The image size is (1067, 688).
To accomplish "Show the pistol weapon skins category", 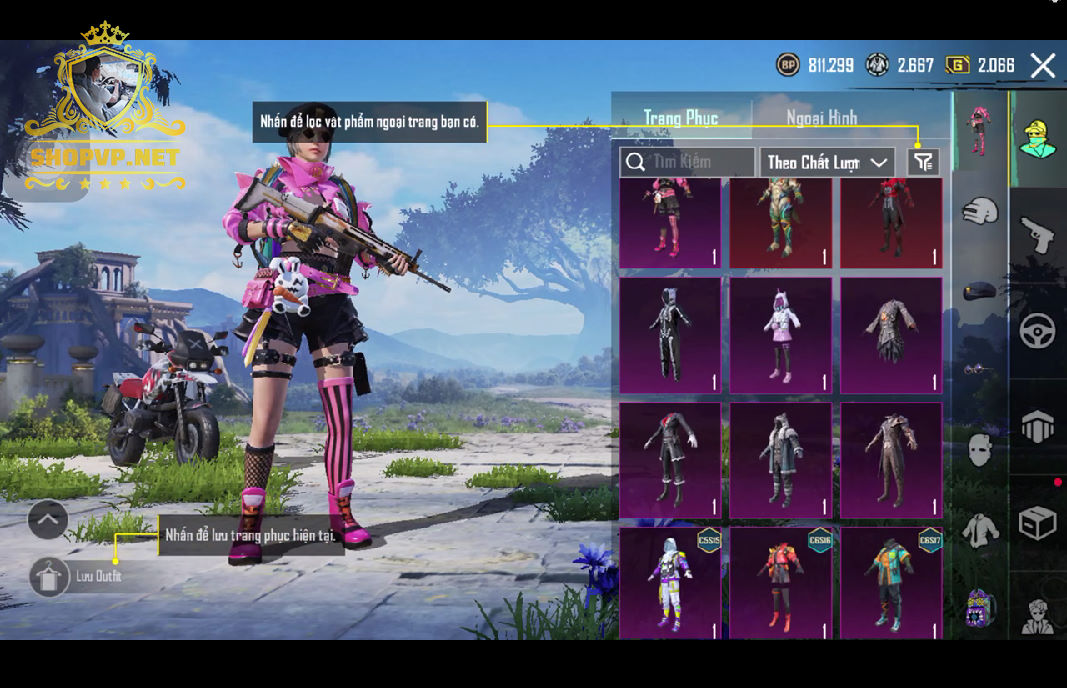I will point(1037,236).
